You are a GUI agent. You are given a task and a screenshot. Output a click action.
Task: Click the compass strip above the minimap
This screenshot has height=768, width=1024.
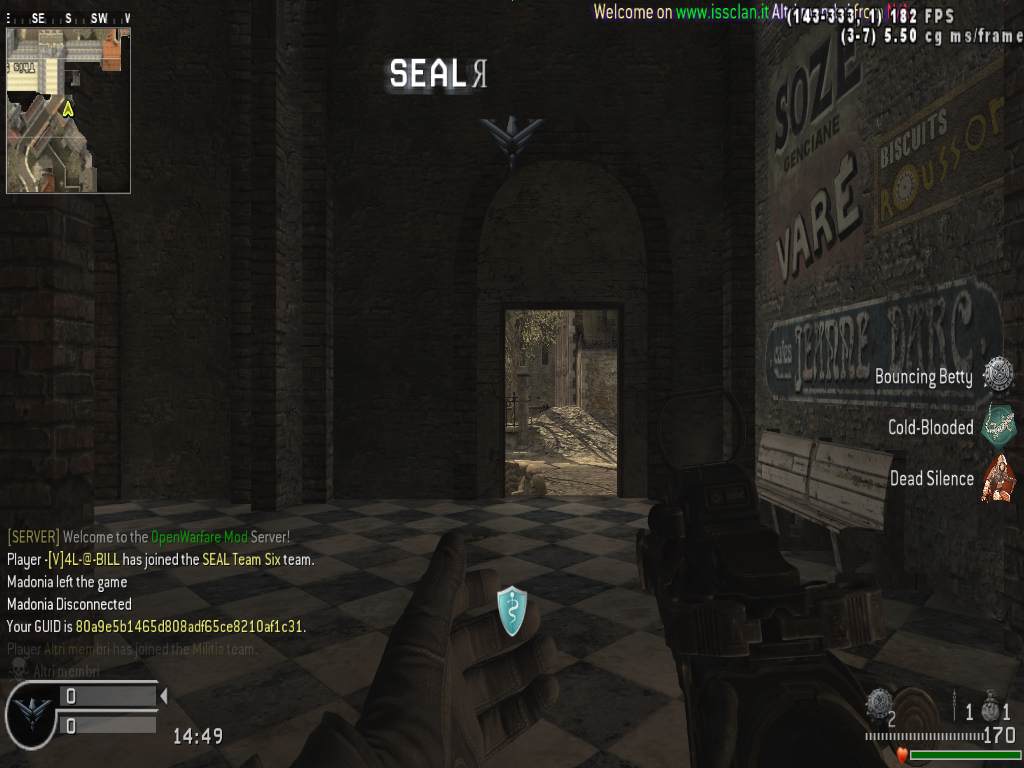coord(68,18)
